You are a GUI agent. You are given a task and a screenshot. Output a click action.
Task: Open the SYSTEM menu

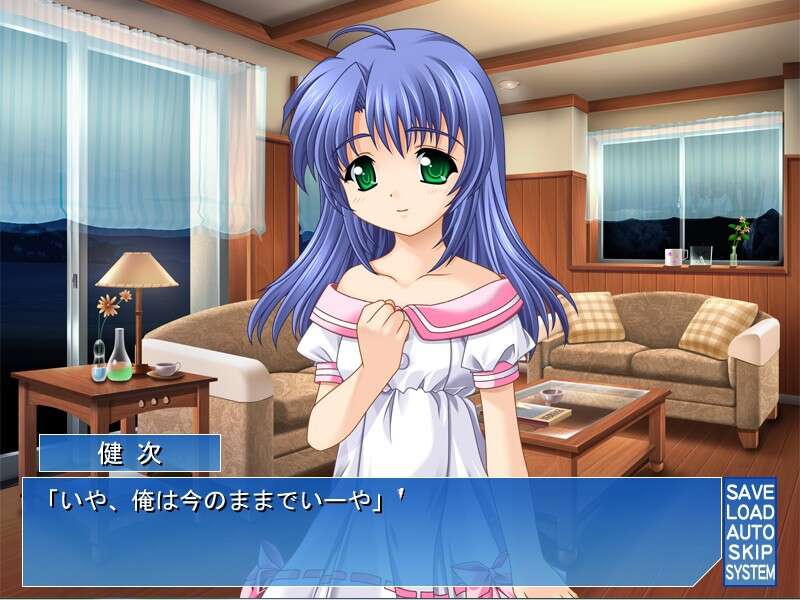click(750, 572)
